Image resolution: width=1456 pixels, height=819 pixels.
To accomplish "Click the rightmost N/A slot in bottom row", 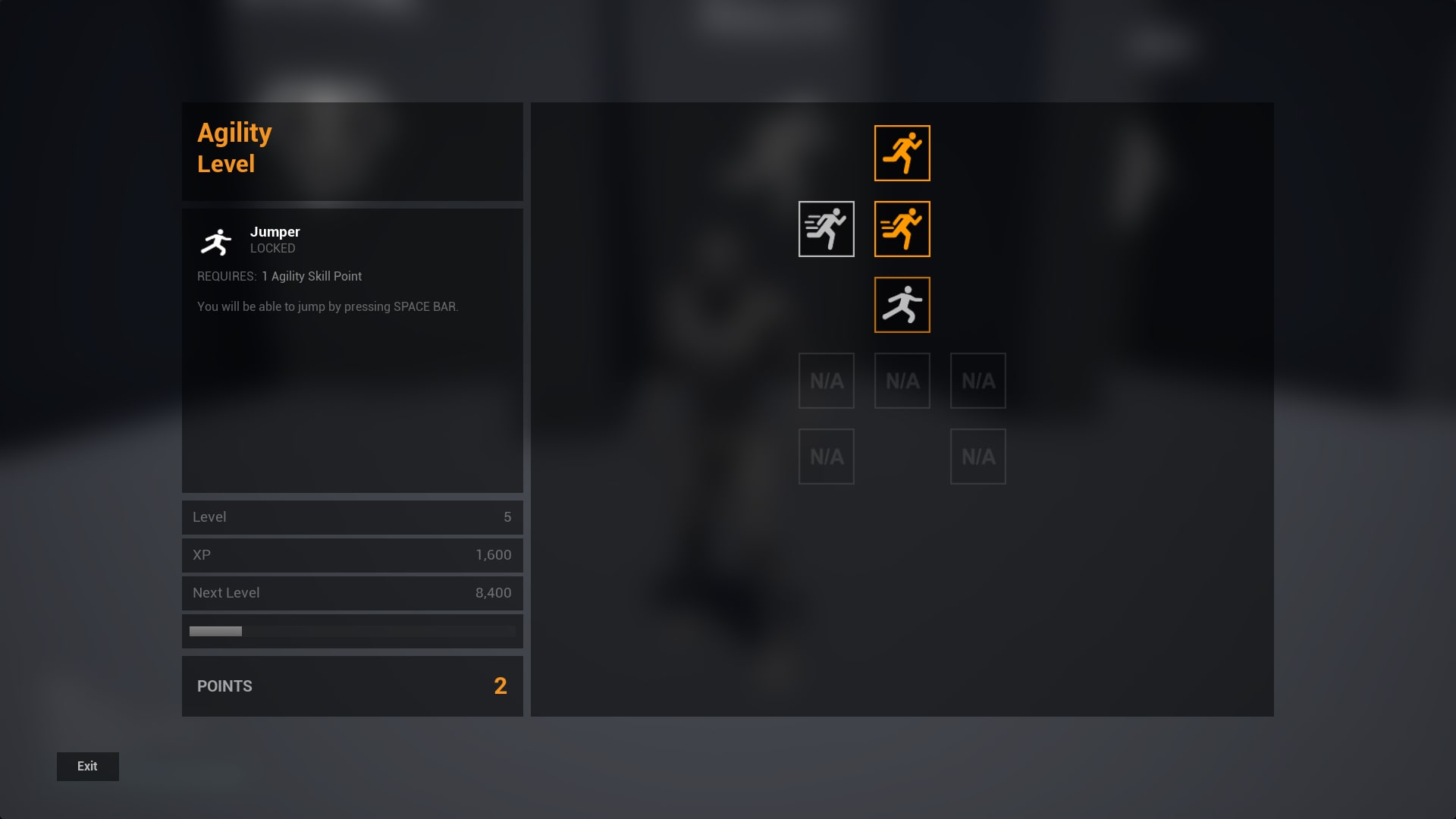I will [x=977, y=456].
